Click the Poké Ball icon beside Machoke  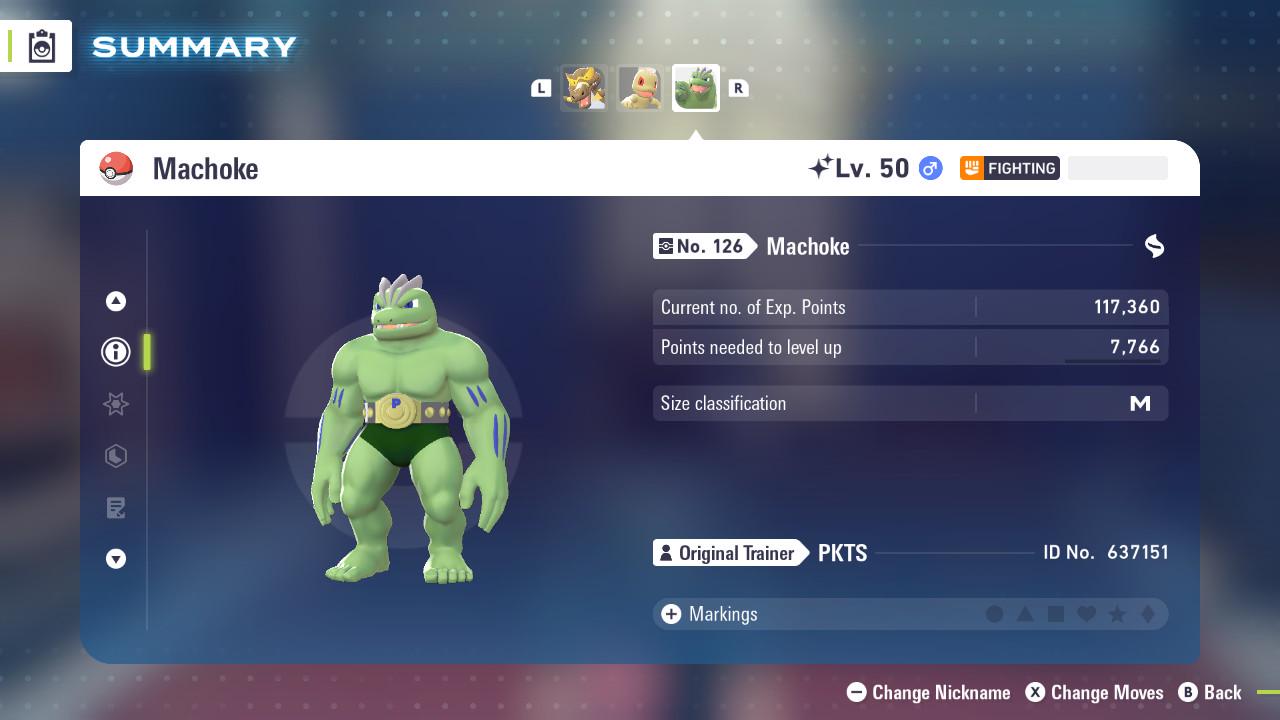(x=116, y=168)
